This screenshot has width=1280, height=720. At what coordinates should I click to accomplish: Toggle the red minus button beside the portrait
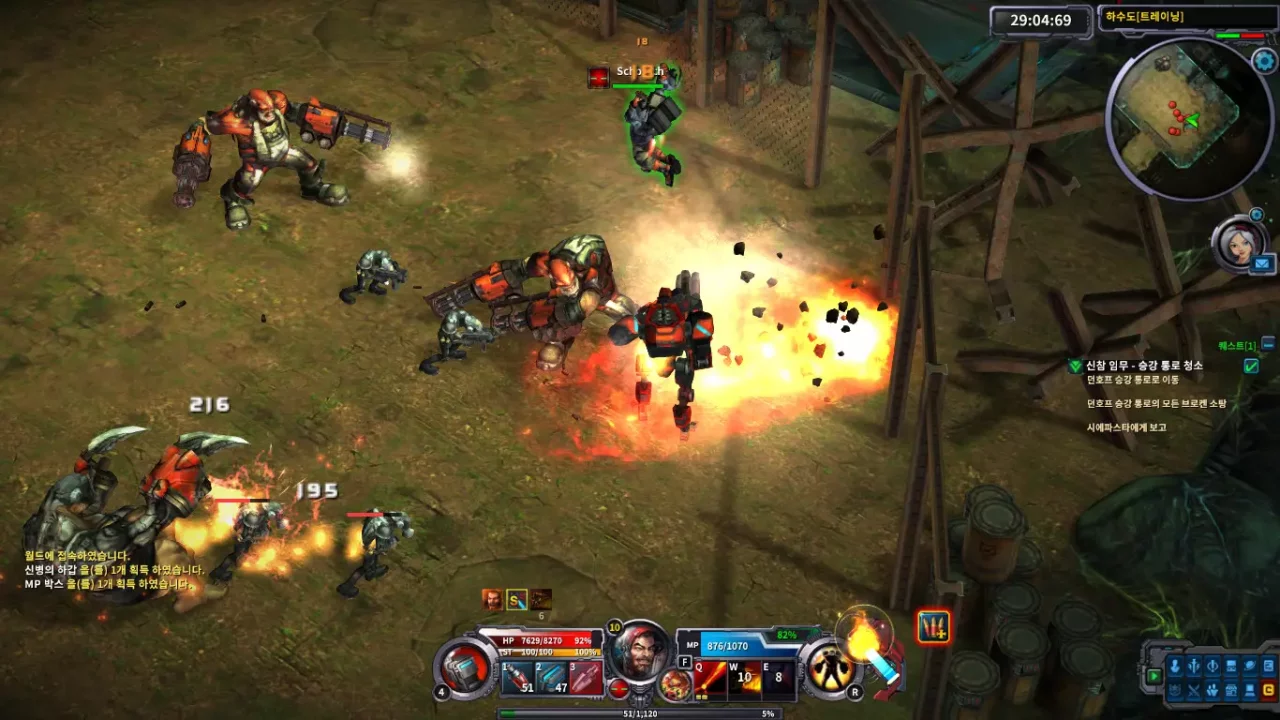tap(620, 689)
